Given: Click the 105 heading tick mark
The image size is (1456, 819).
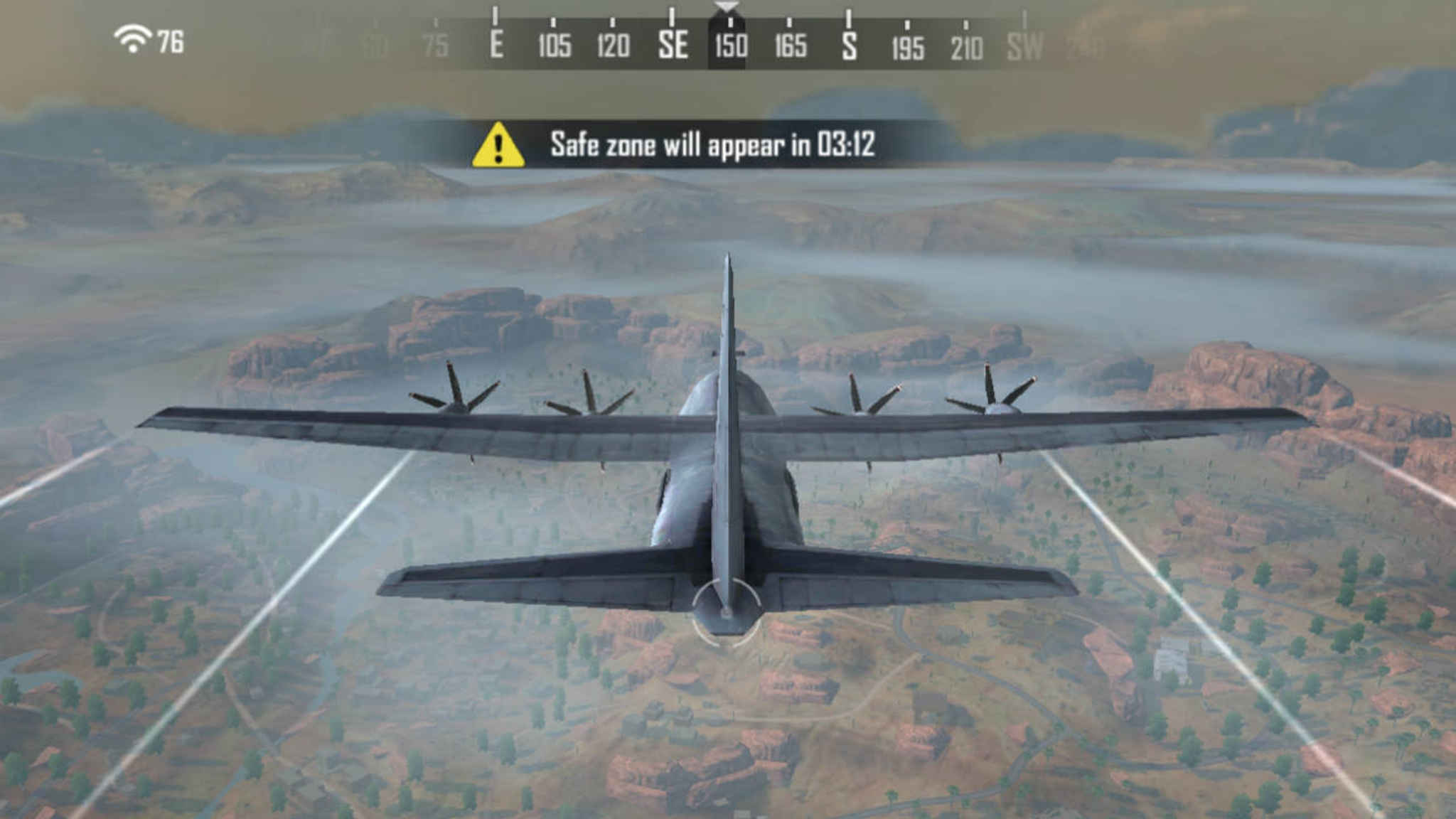Looking at the screenshot, I should (x=553, y=44).
